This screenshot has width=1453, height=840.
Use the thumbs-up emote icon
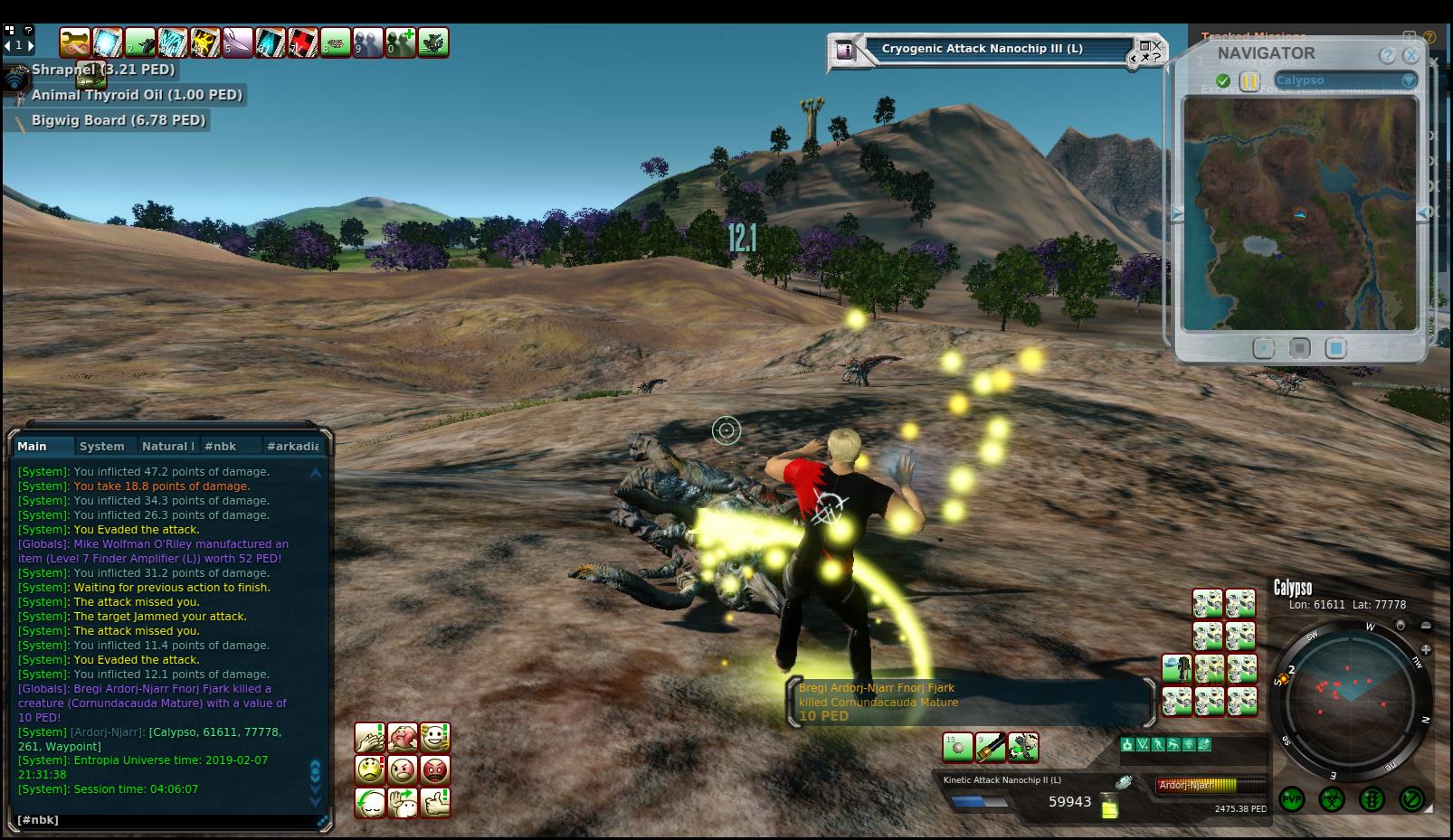[435, 802]
